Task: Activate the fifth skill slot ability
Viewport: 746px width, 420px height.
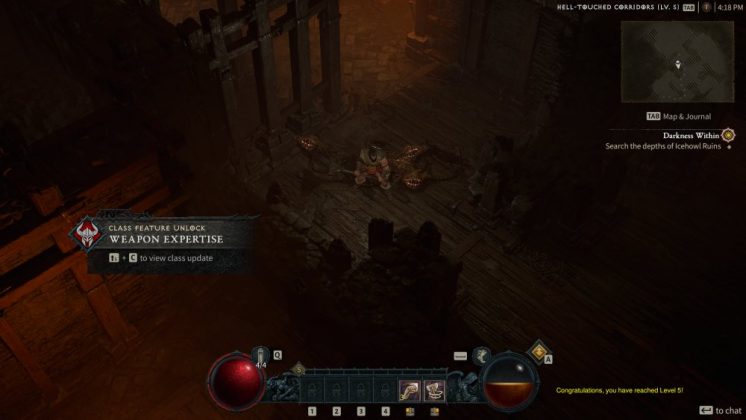Action: pos(409,389)
